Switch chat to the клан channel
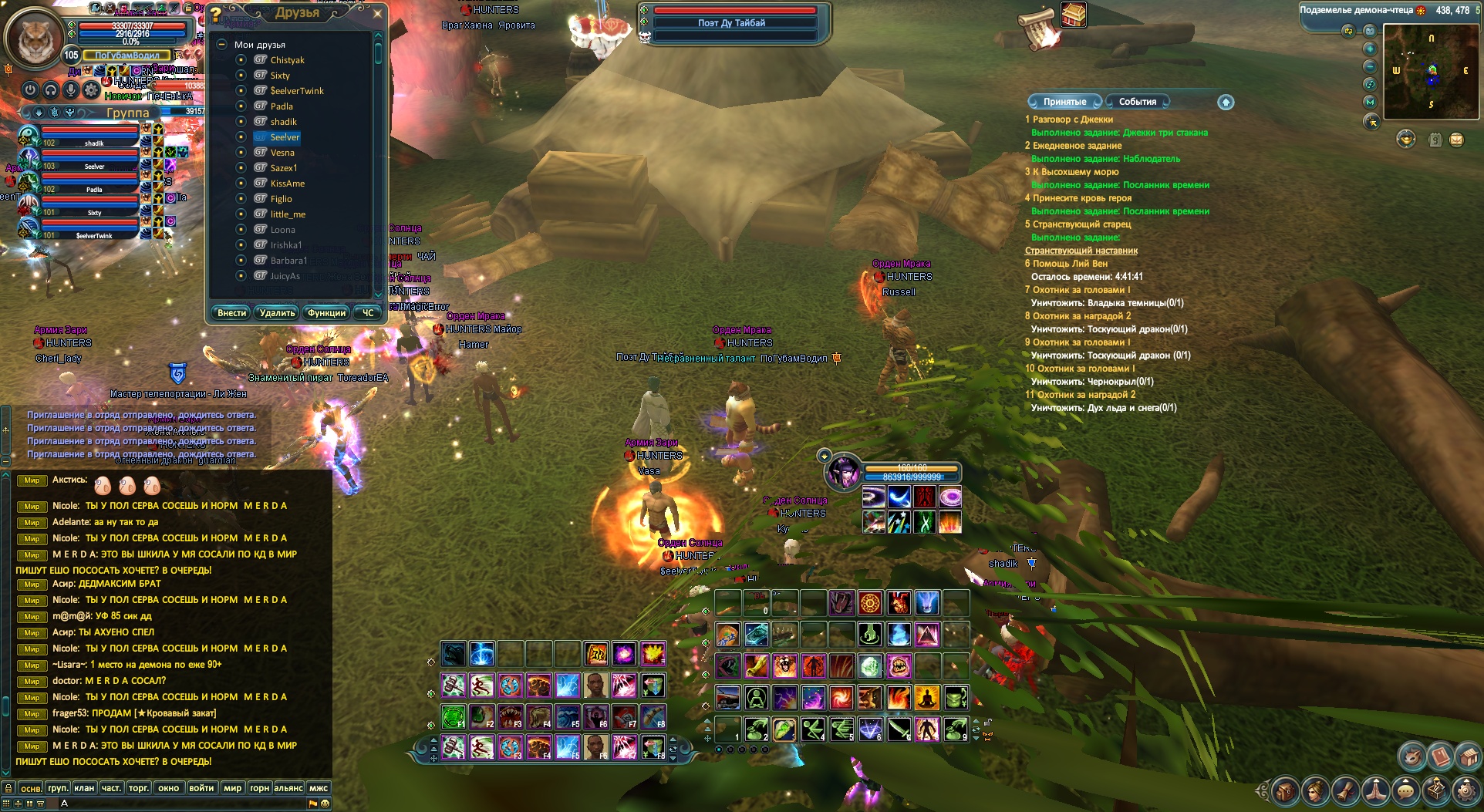 [84, 788]
